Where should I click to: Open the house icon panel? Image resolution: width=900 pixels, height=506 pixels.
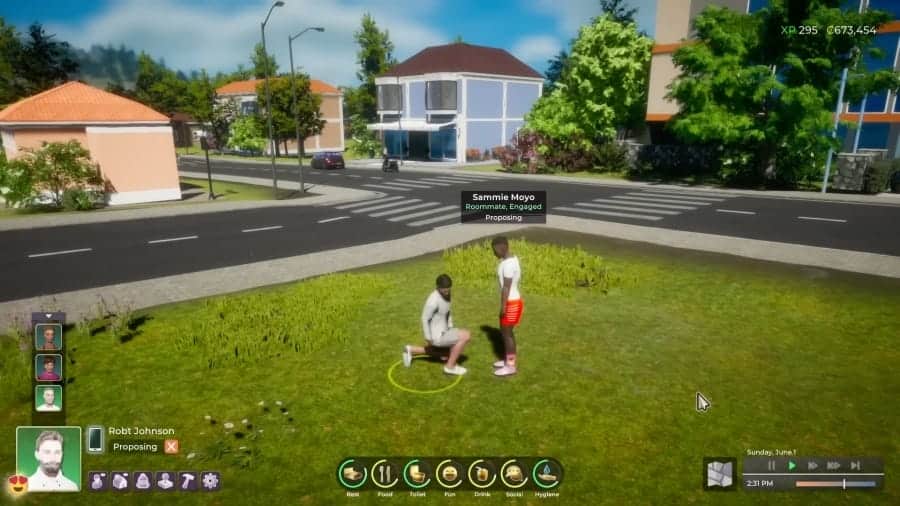click(119, 481)
